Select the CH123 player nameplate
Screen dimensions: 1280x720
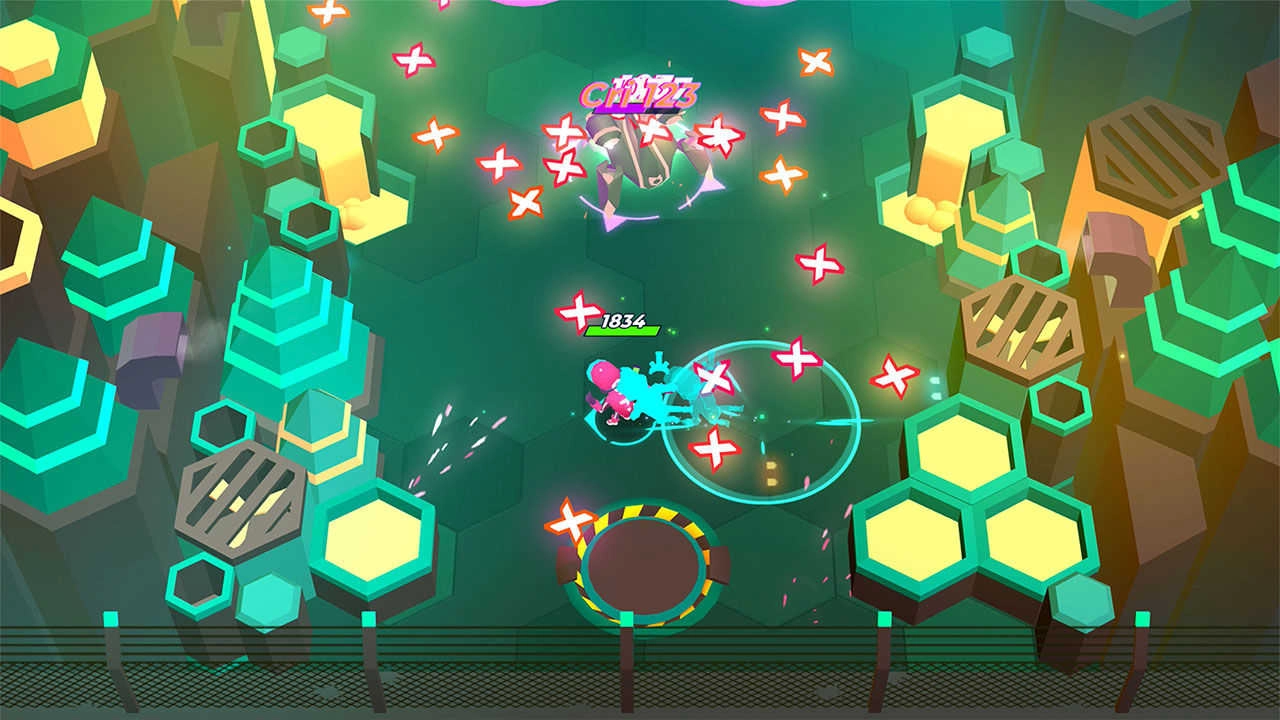(640, 95)
